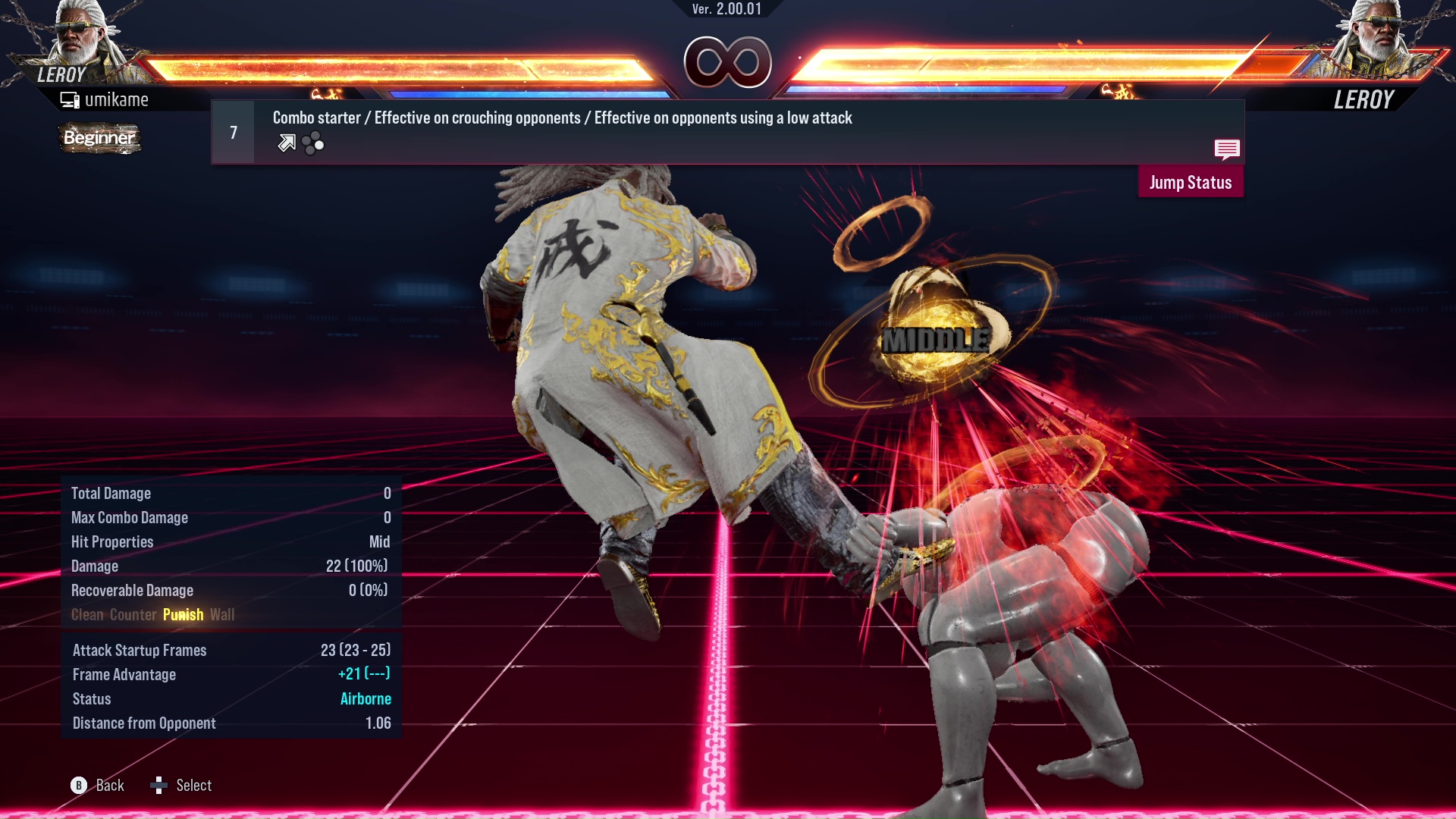Click the Beginner rank badge
This screenshot has width=1456, height=819.
pyautogui.click(x=99, y=138)
